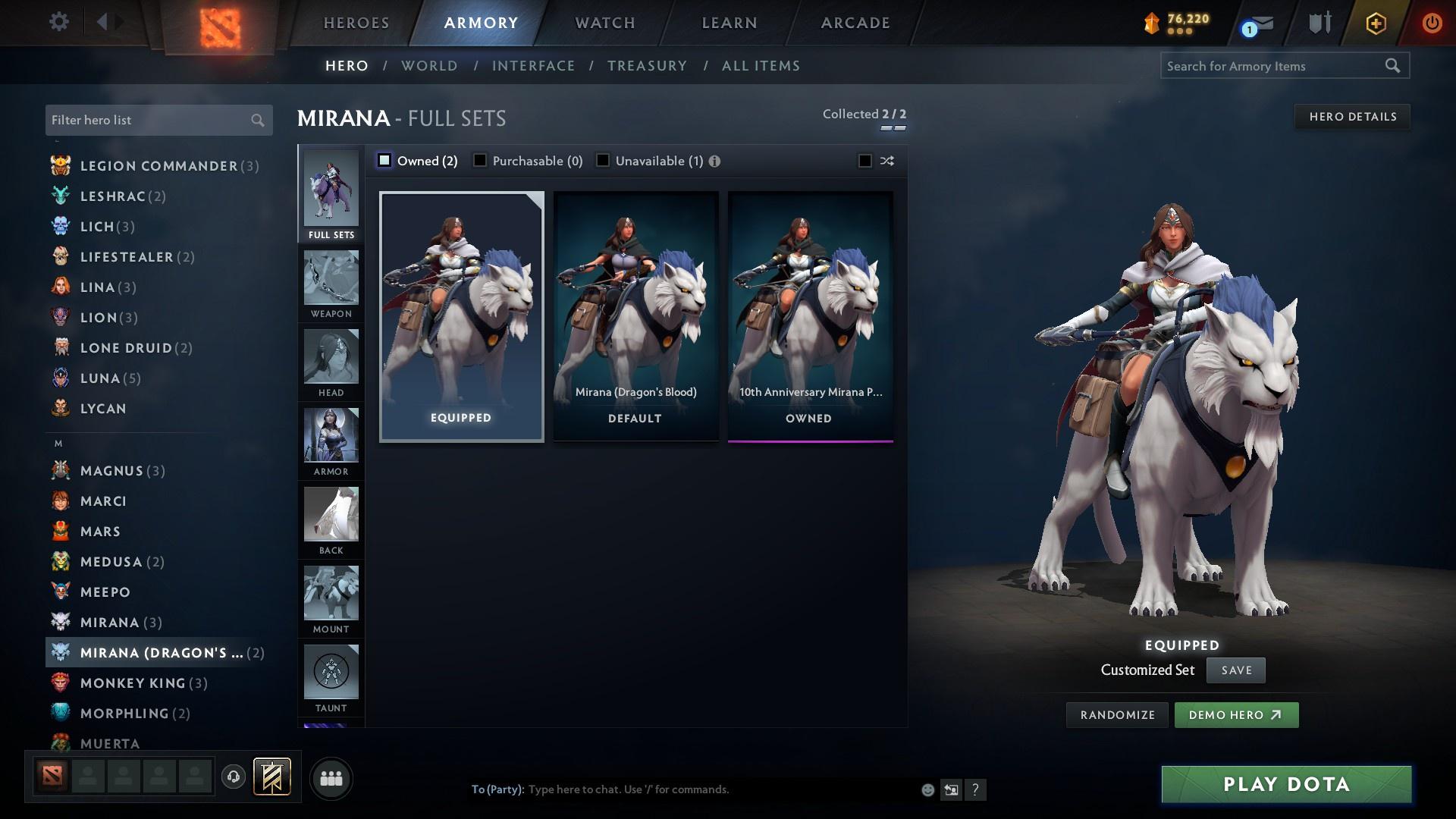Open the power/quit icon at top right
This screenshot has width=1456, height=819.
click(1432, 23)
